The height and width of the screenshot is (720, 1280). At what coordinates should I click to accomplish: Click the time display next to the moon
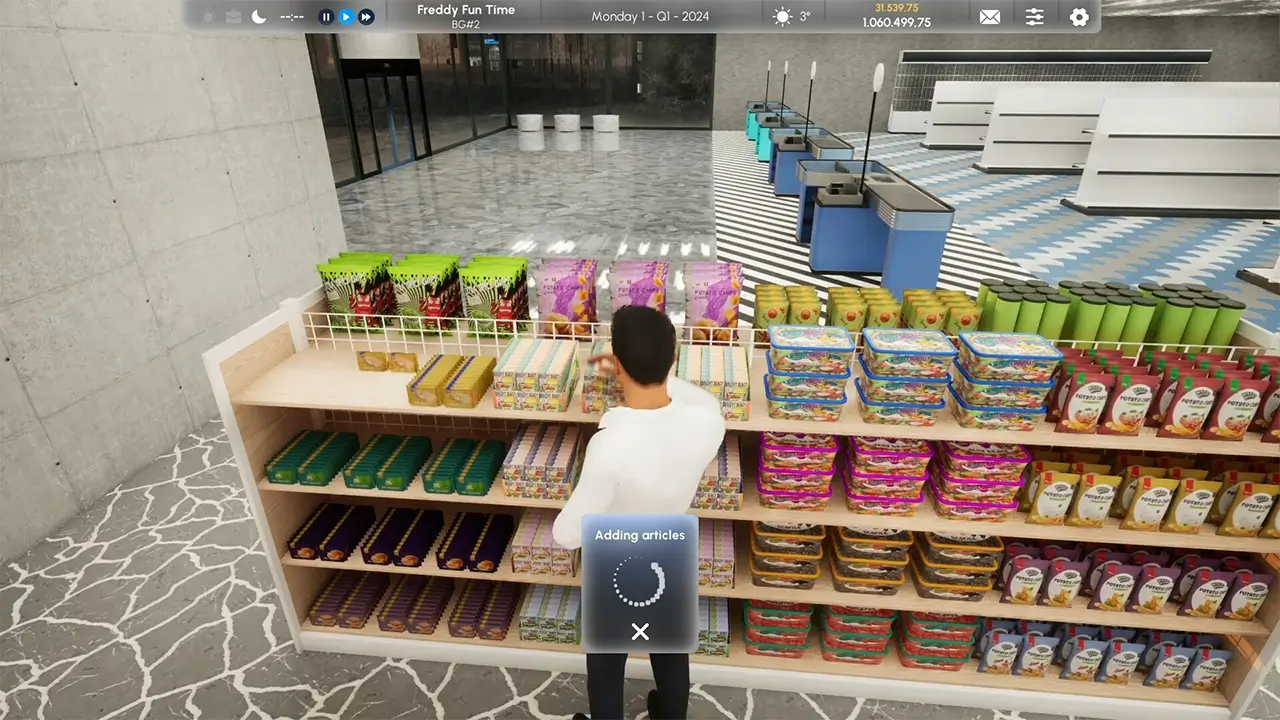pyautogui.click(x=292, y=16)
